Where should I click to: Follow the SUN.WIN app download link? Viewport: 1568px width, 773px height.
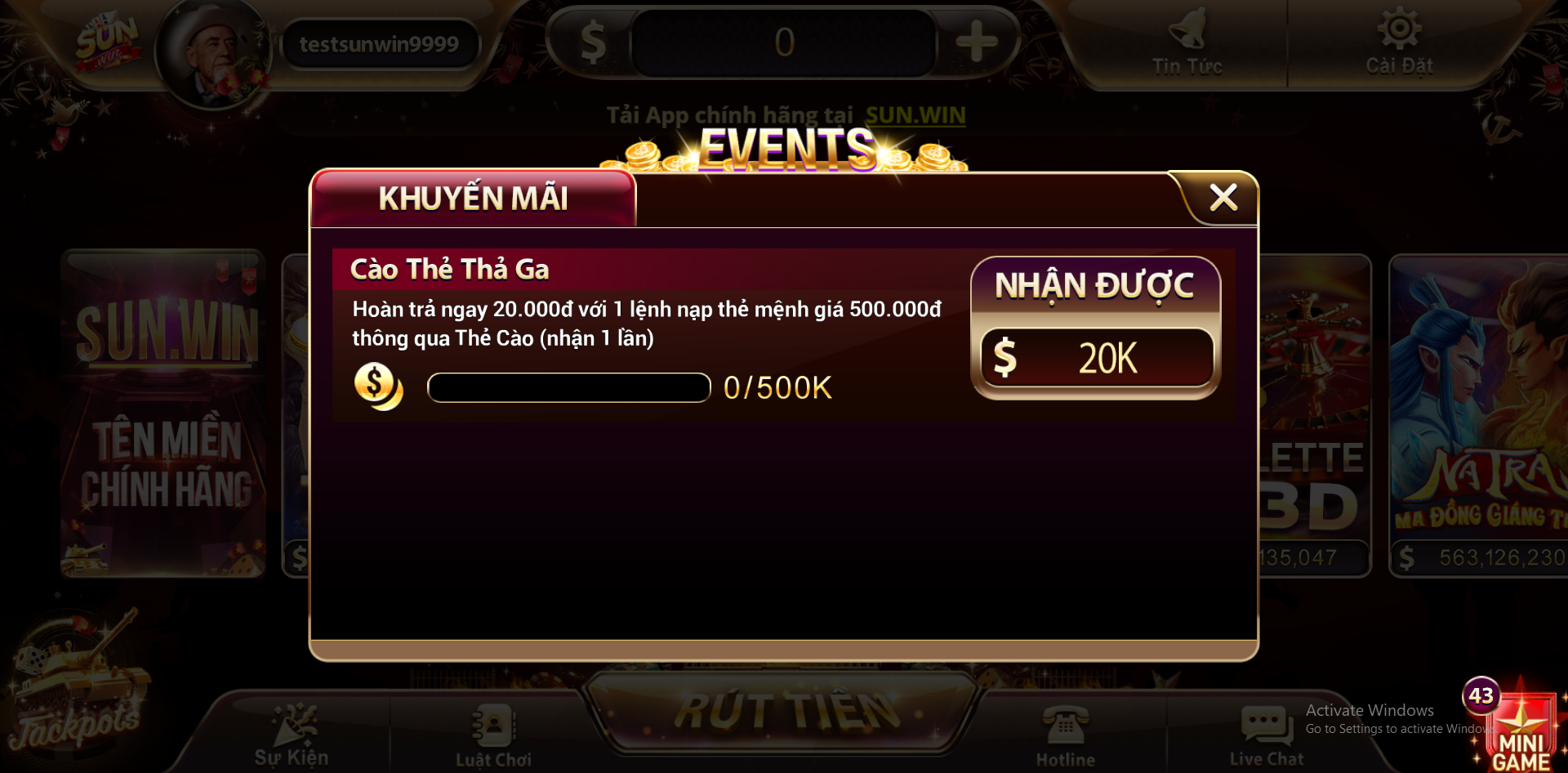coord(915,115)
